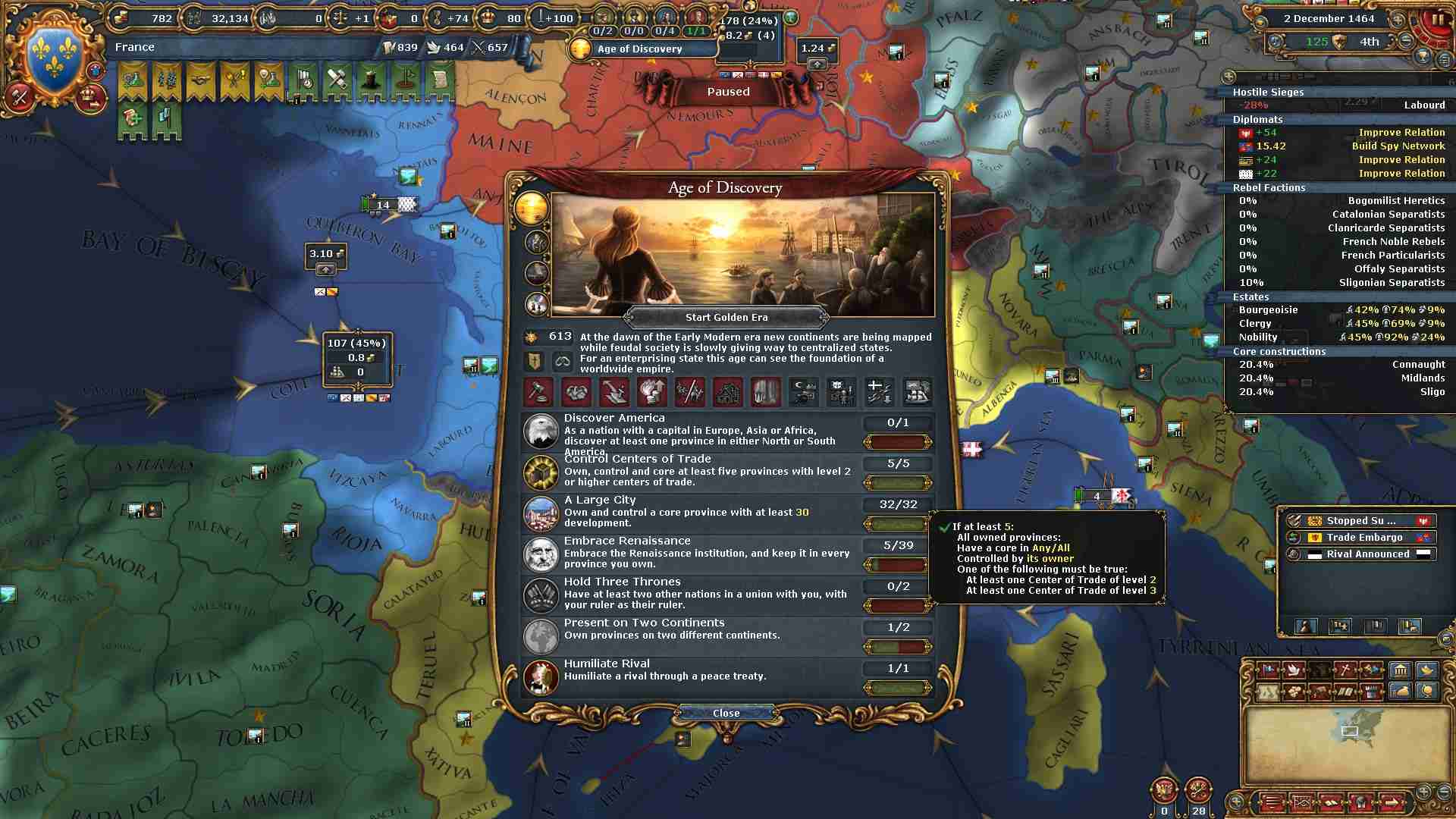Screen dimensions: 1456x819
Task: Select the Clergy estate row
Action: pos(1340,324)
